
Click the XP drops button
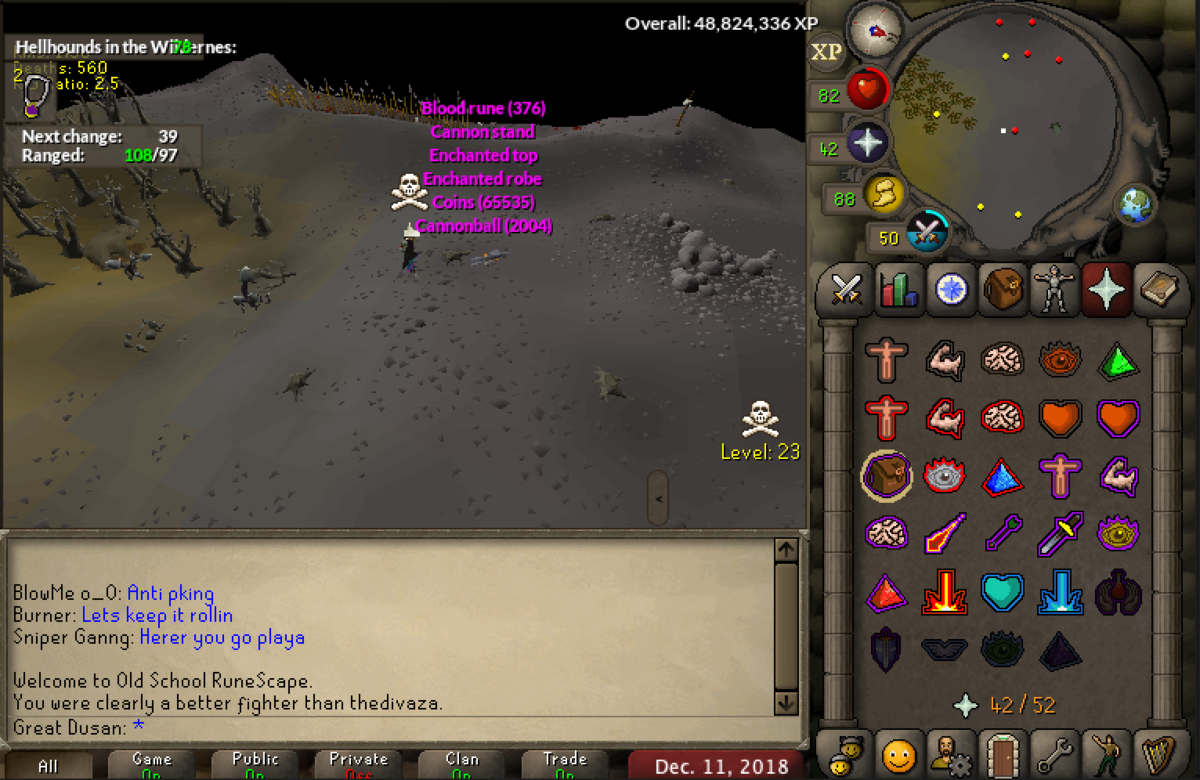(826, 53)
